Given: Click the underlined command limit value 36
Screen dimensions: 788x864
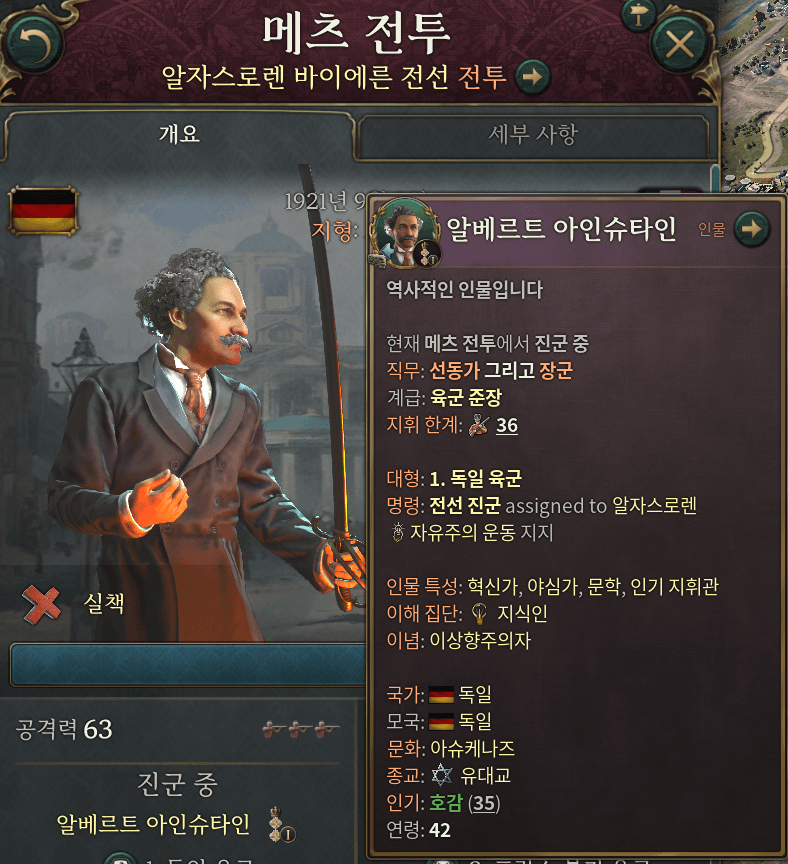Looking at the screenshot, I should [507, 425].
